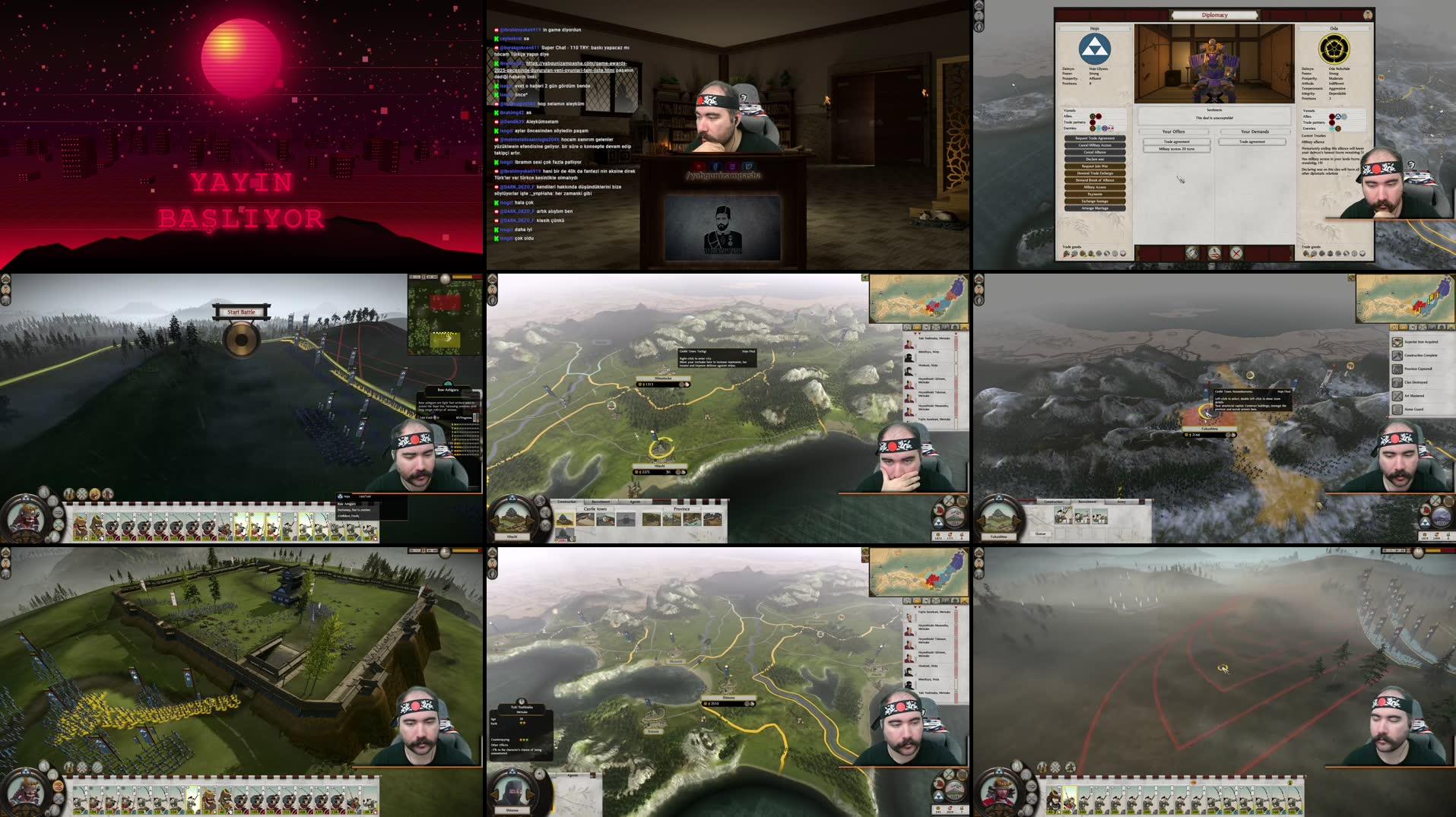Click the Instagram icon on the streamer overlay
Image resolution: width=1456 pixels, height=817 pixels.
click(732, 166)
